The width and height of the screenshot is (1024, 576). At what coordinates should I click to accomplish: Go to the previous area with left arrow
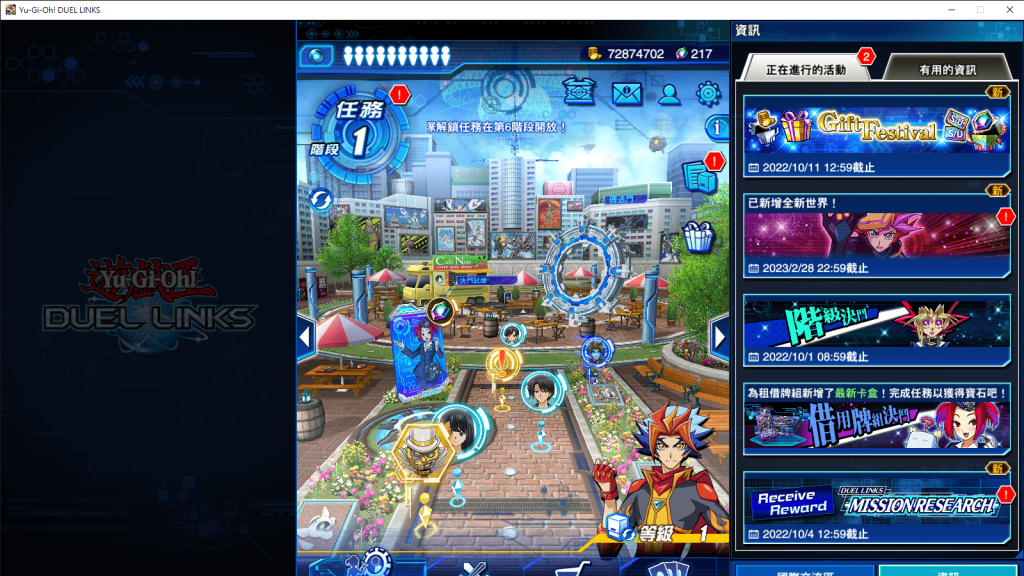click(306, 337)
